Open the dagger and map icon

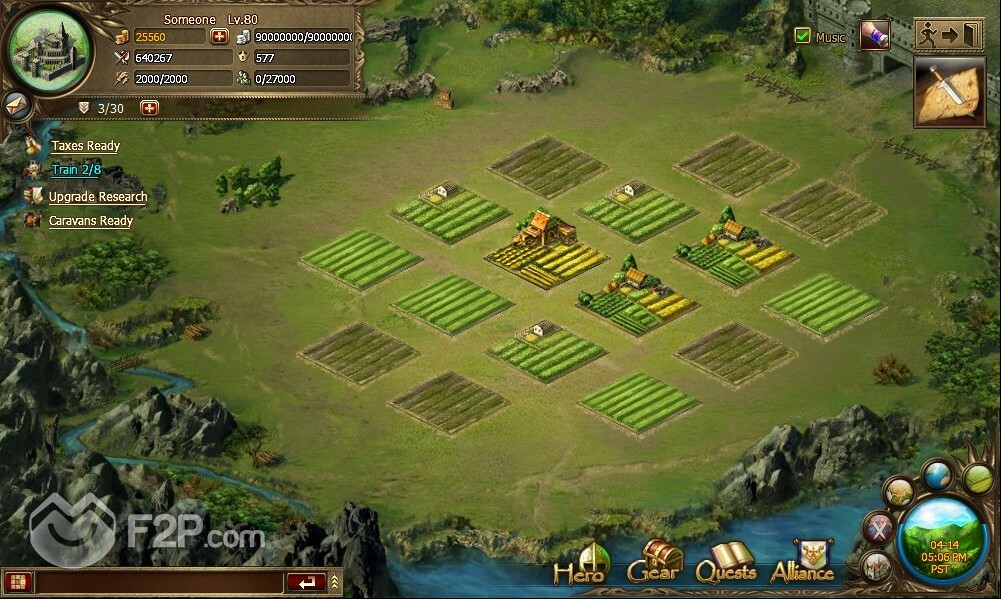pos(949,92)
